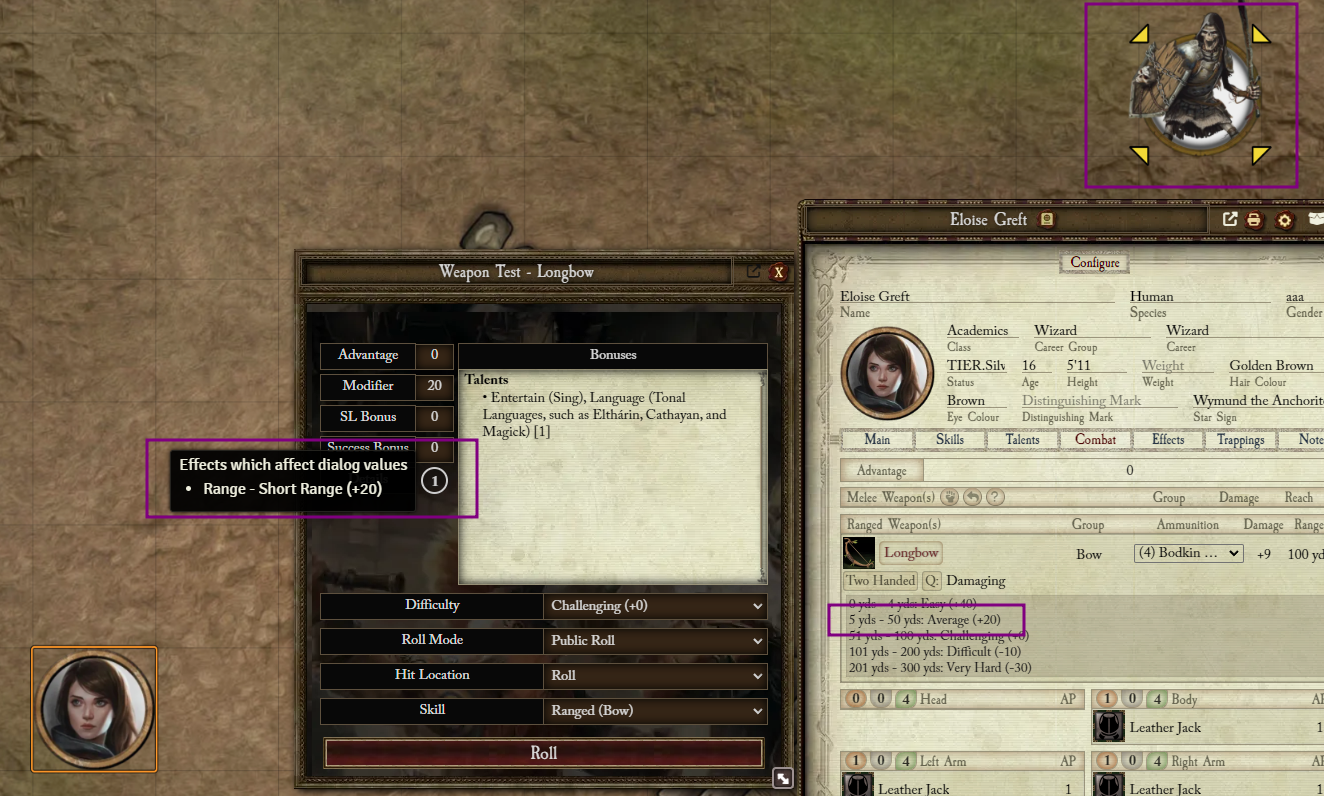Click inside the Modifier value field showing 20
This screenshot has width=1324, height=796.
(x=434, y=386)
